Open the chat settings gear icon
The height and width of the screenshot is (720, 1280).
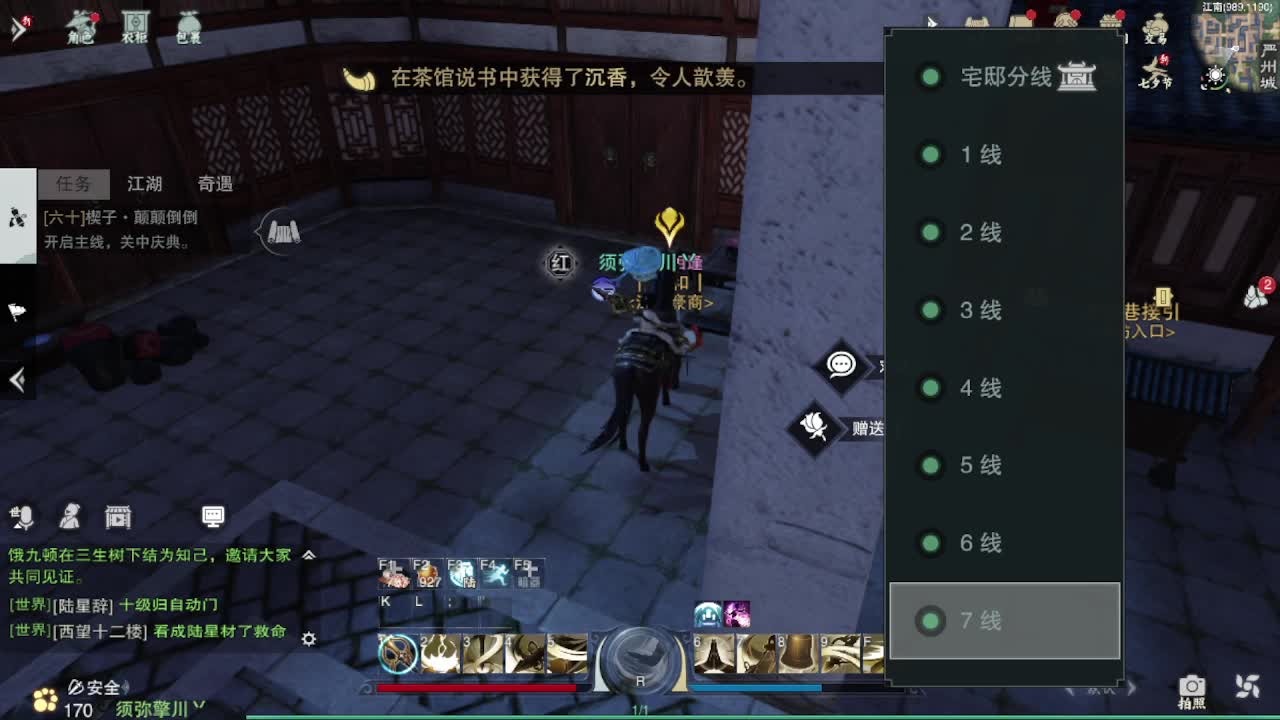click(x=308, y=638)
